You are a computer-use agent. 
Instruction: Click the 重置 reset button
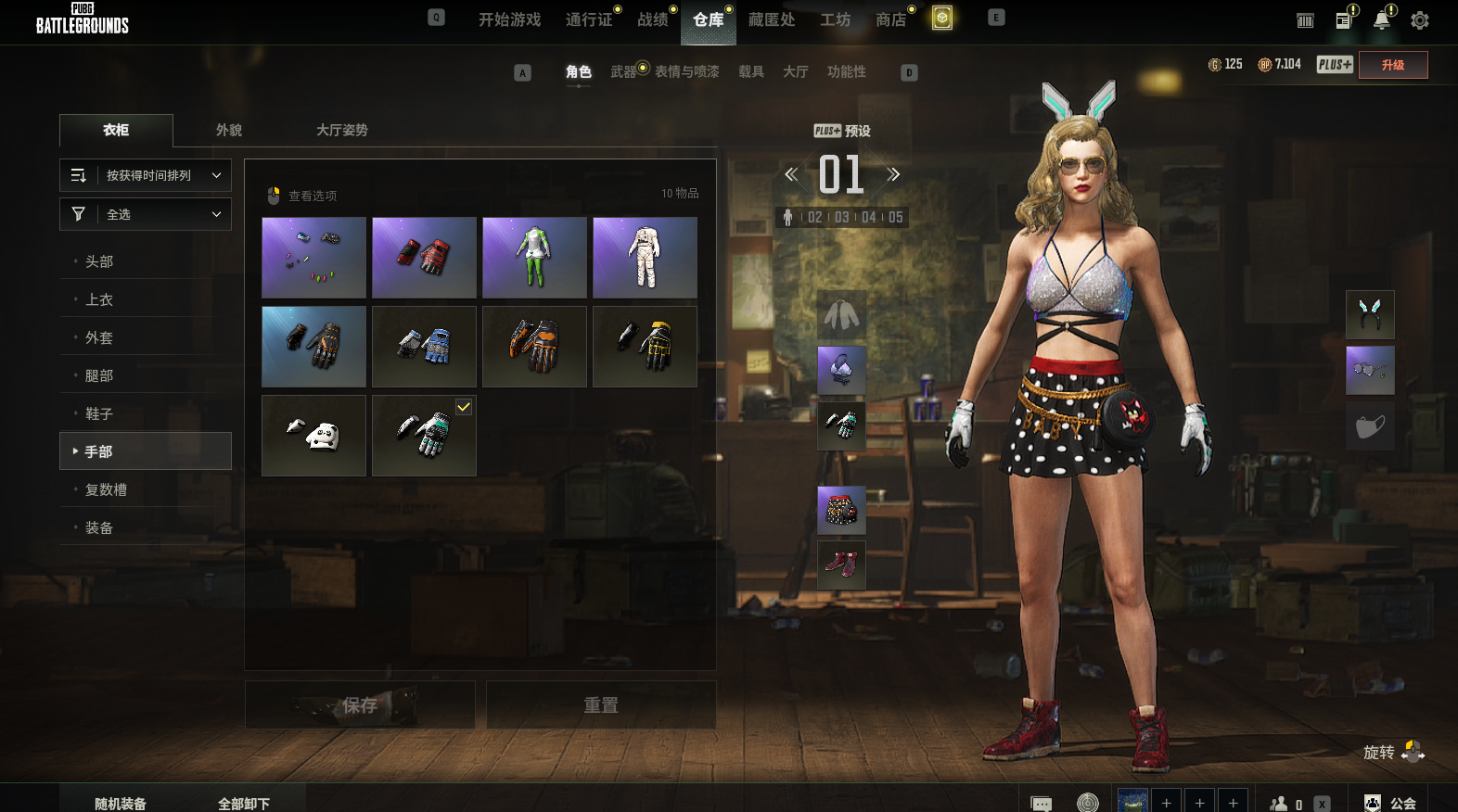601,705
